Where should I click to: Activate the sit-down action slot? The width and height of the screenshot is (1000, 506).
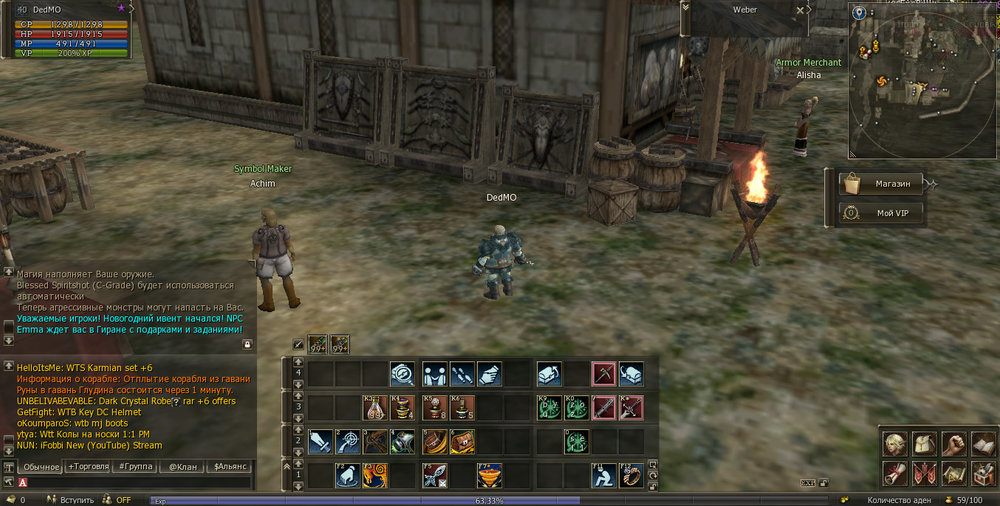602,475
